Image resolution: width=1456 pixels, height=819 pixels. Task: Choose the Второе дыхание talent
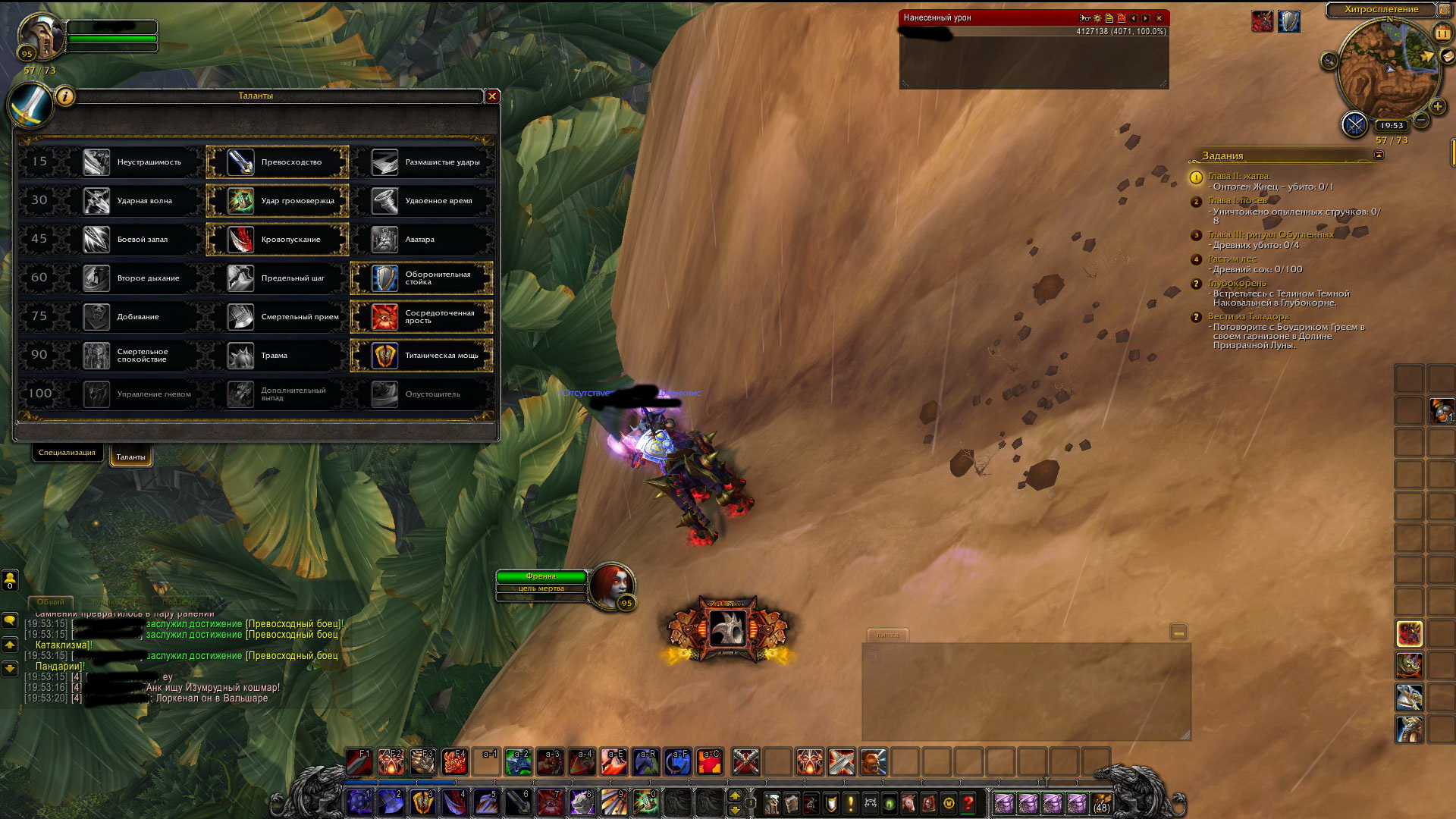coord(133,278)
